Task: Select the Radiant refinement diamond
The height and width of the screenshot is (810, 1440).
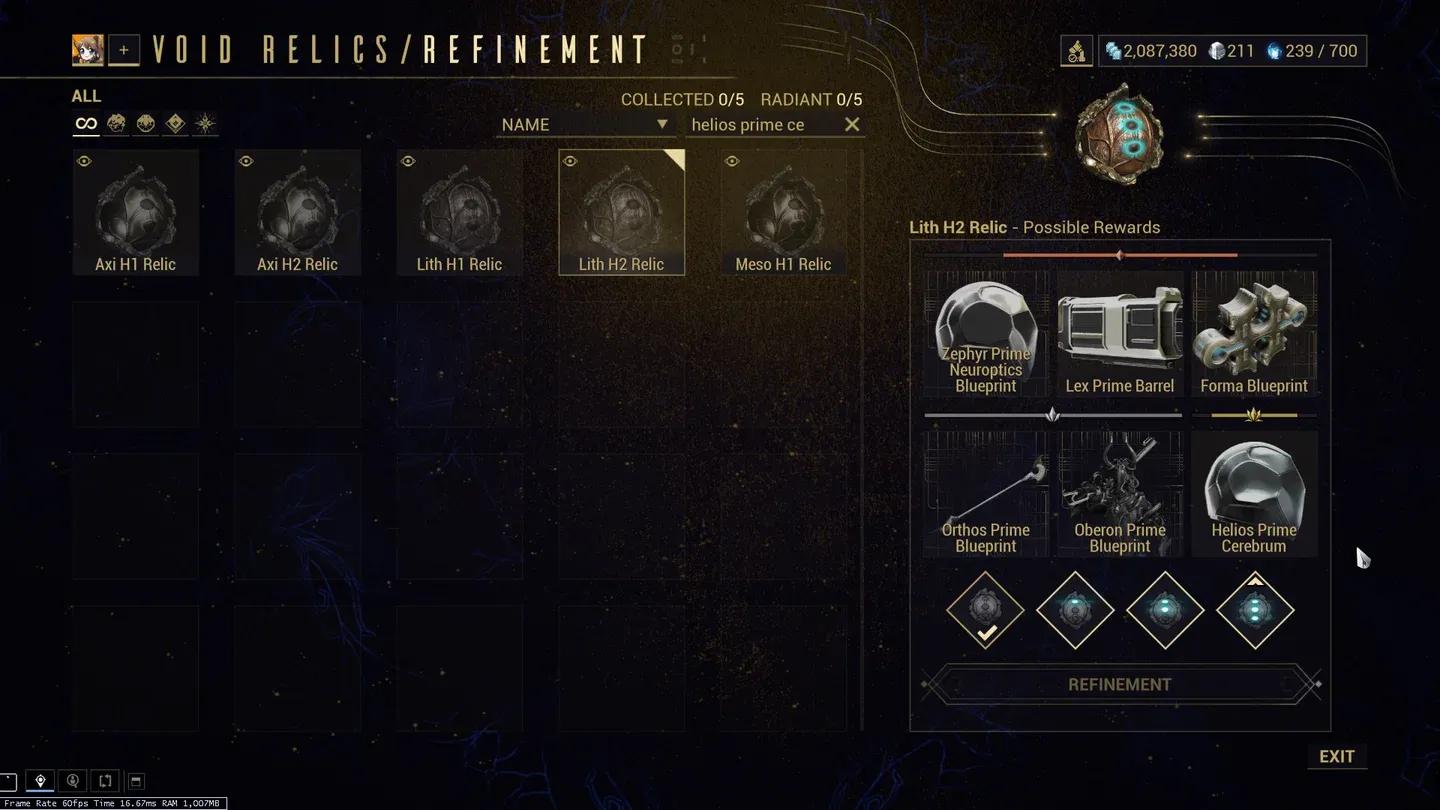Action: click(1255, 610)
